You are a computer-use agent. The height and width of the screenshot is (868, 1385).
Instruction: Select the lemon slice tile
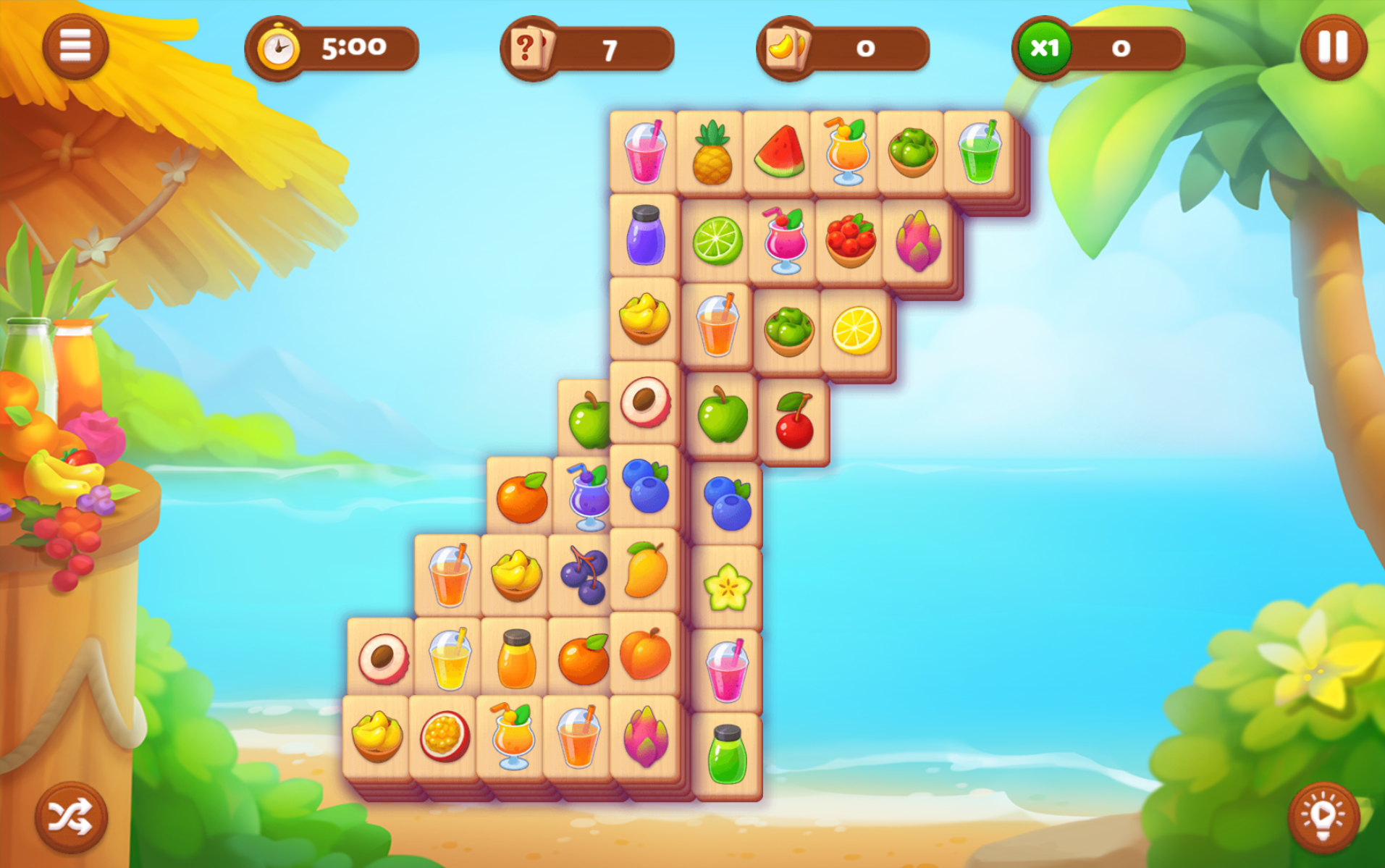tap(856, 331)
